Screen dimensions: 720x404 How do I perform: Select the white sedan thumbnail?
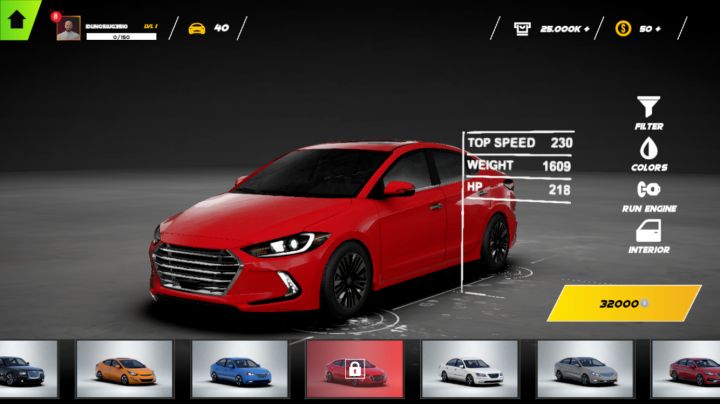tap(470, 369)
